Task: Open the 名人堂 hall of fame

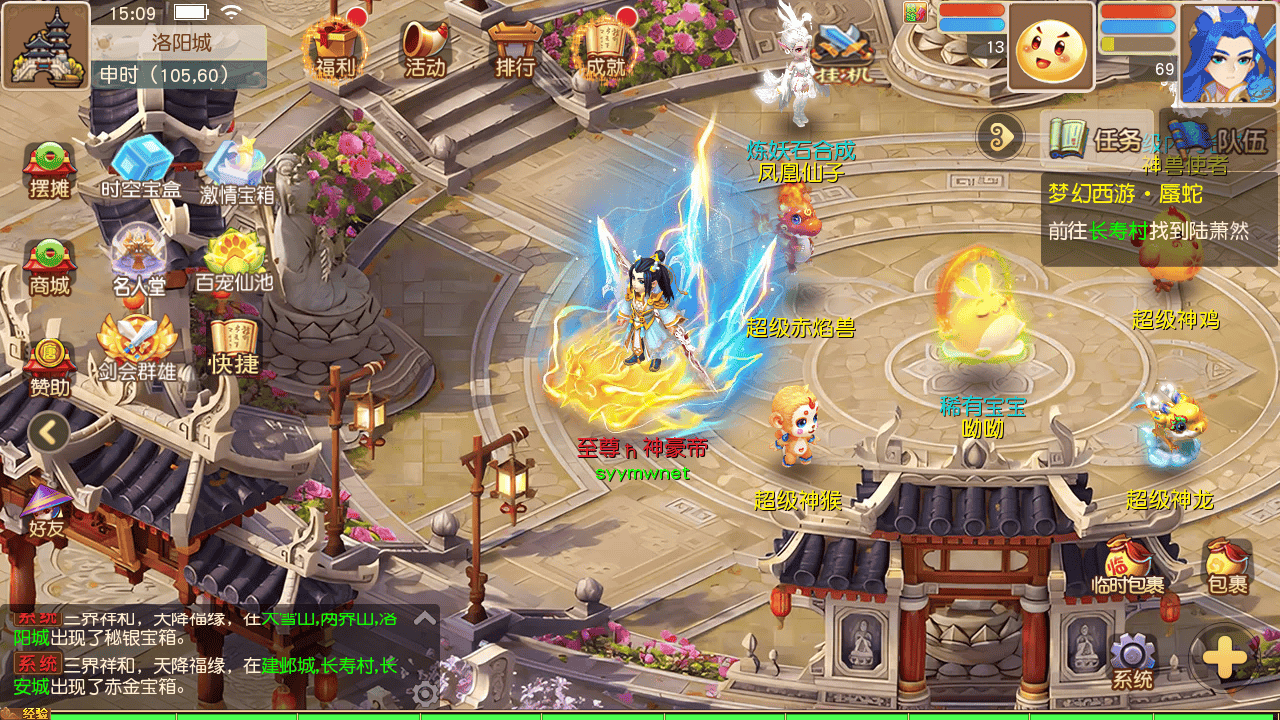Action: (139, 262)
